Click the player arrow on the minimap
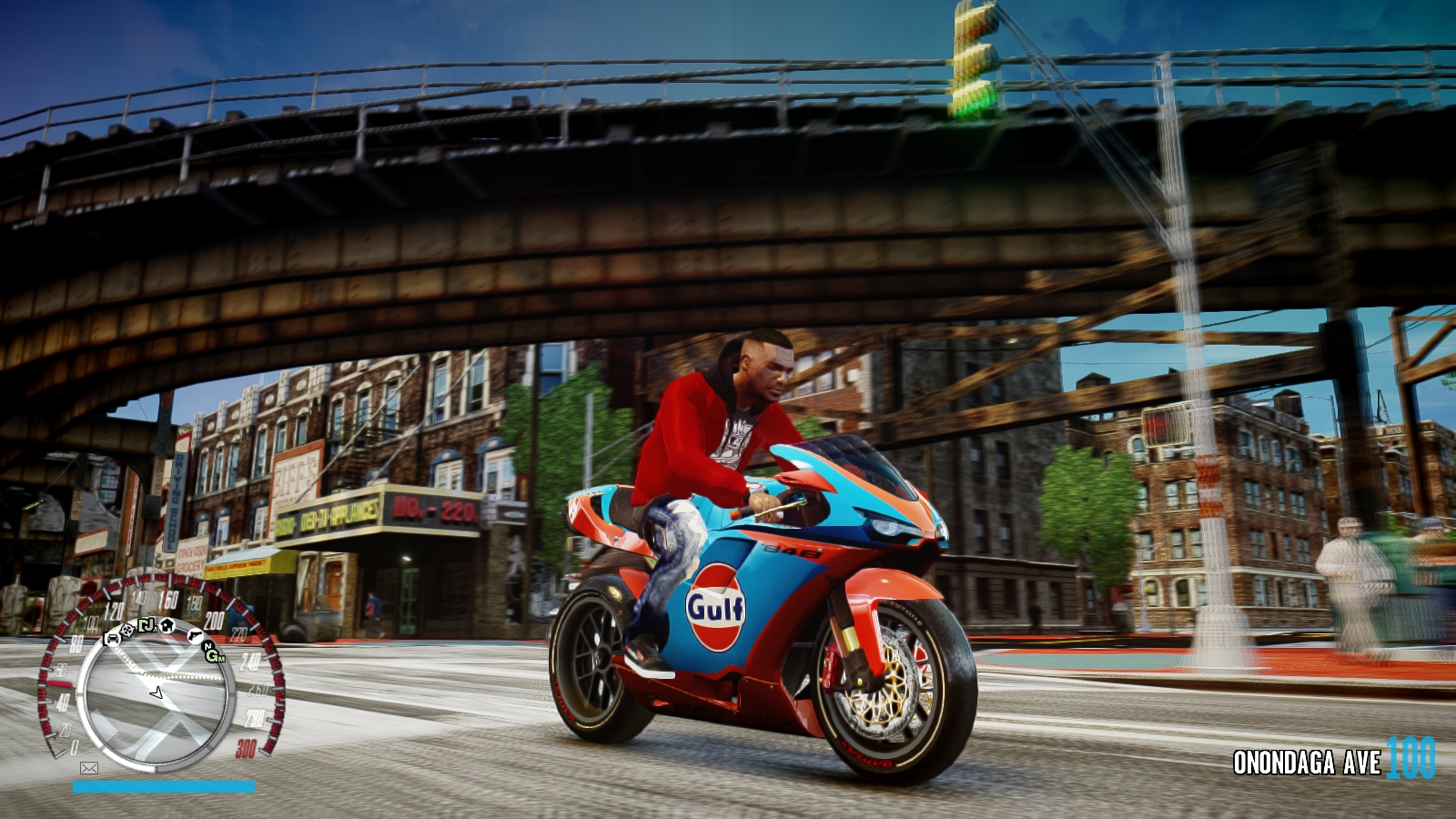The image size is (1456, 819). 157,693
